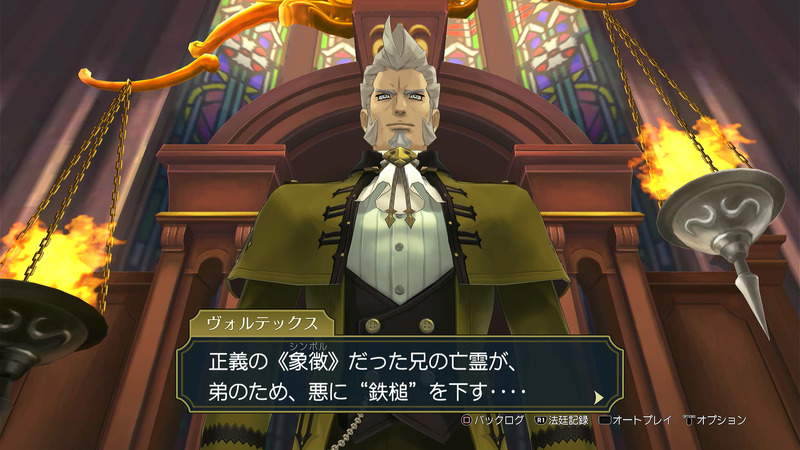Image resolution: width=800 pixels, height=450 pixels.
Task: Open the 法廷記録 court record
Action: point(562,420)
